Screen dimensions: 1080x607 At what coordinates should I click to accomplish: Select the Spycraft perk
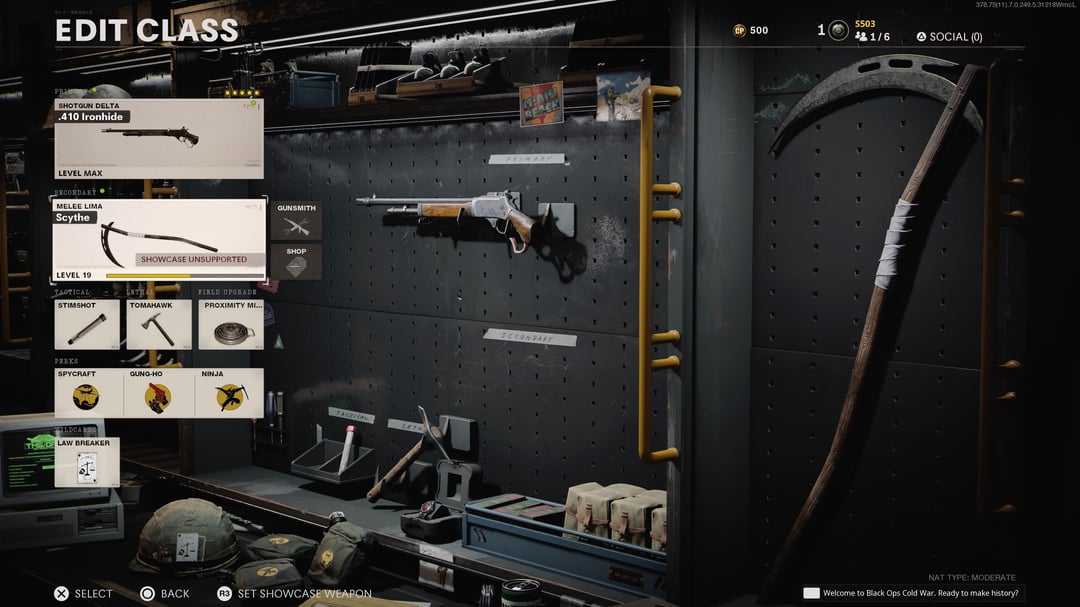(88, 393)
